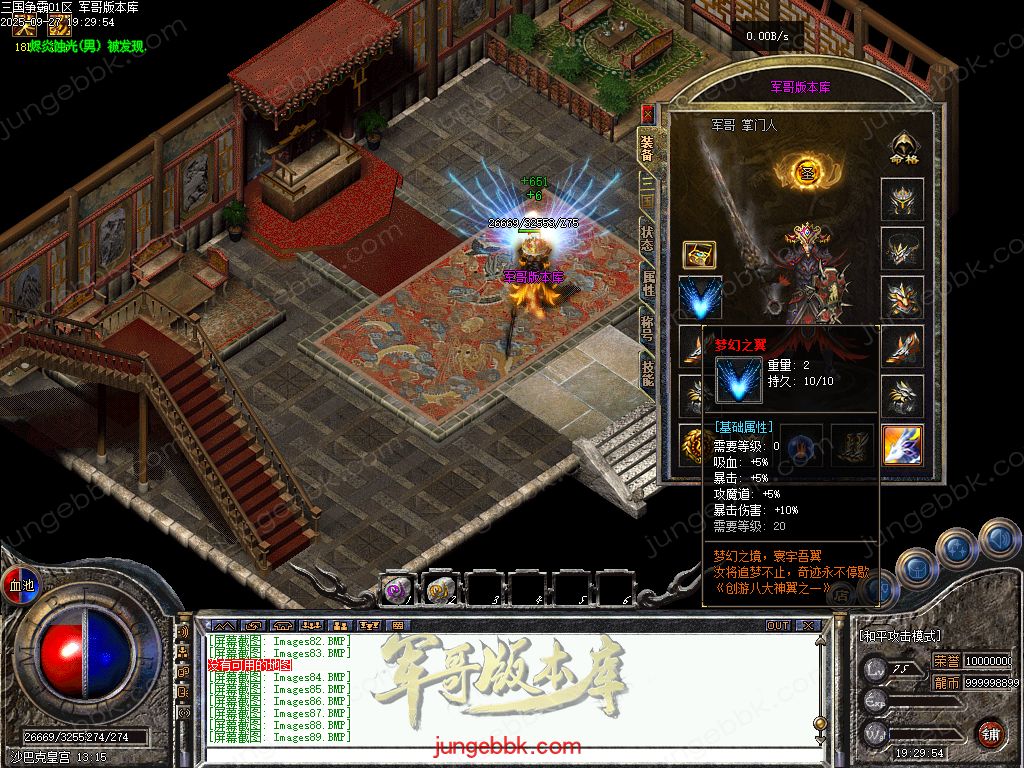
Task: Click the chat text input field
Action: click(500, 750)
